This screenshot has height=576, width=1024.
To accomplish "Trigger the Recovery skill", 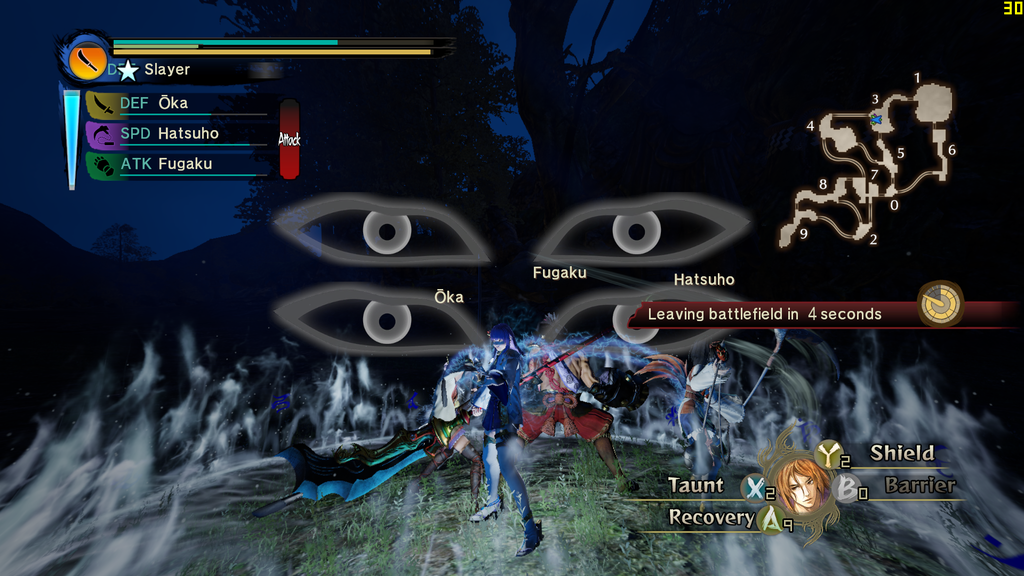I will coord(712,517).
